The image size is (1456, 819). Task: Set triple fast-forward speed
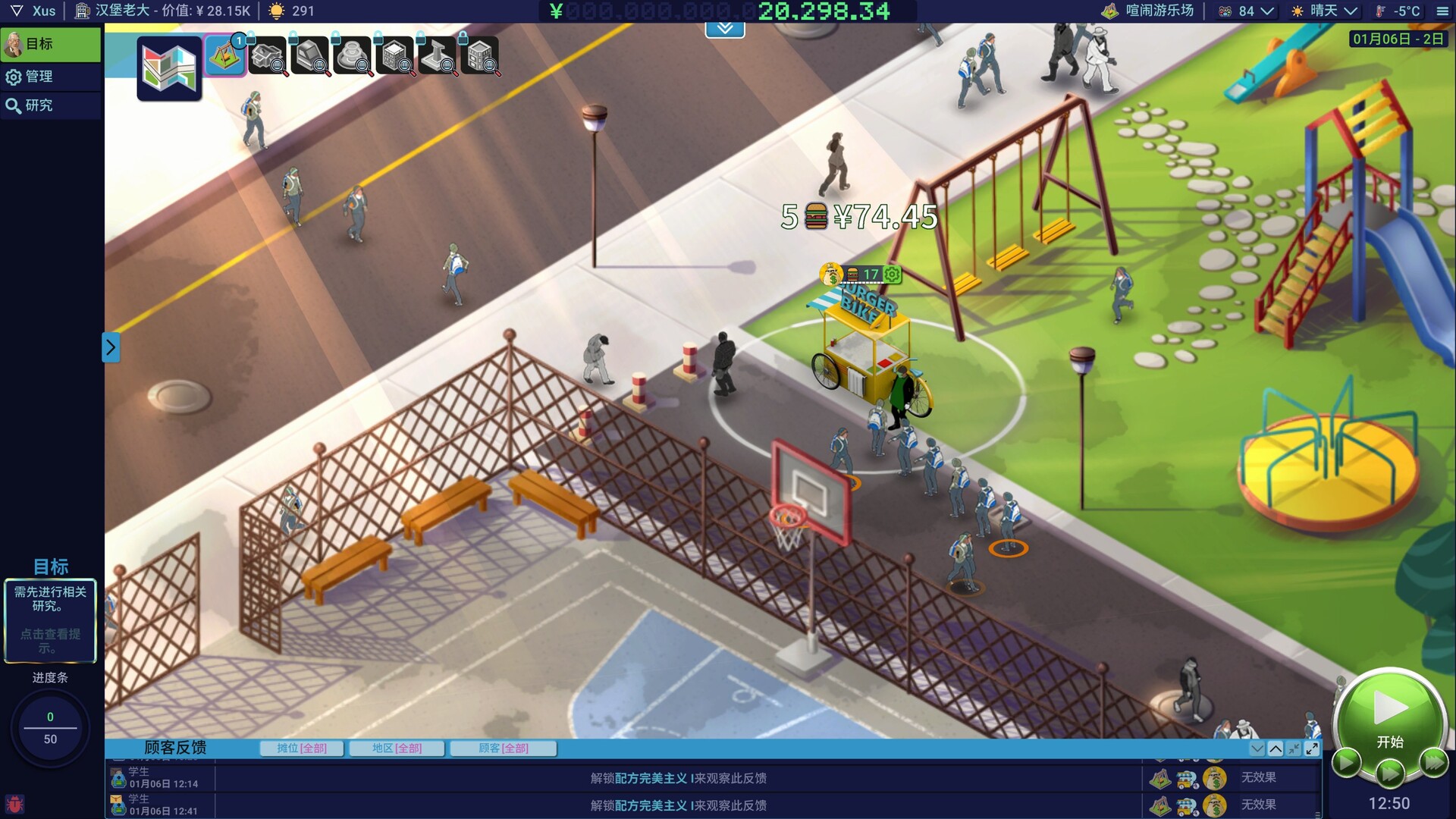[x=1433, y=761]
